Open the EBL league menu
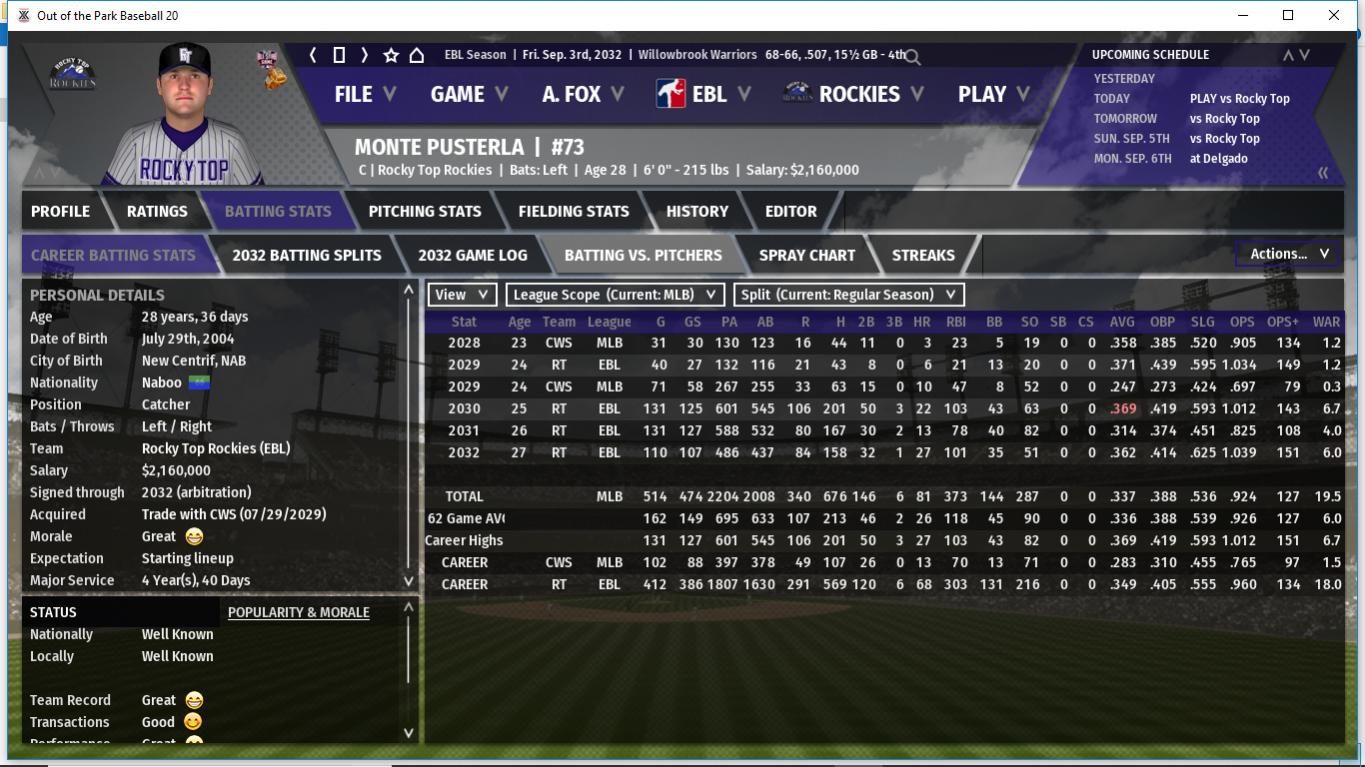1365x767 pixels. [704, 94]
